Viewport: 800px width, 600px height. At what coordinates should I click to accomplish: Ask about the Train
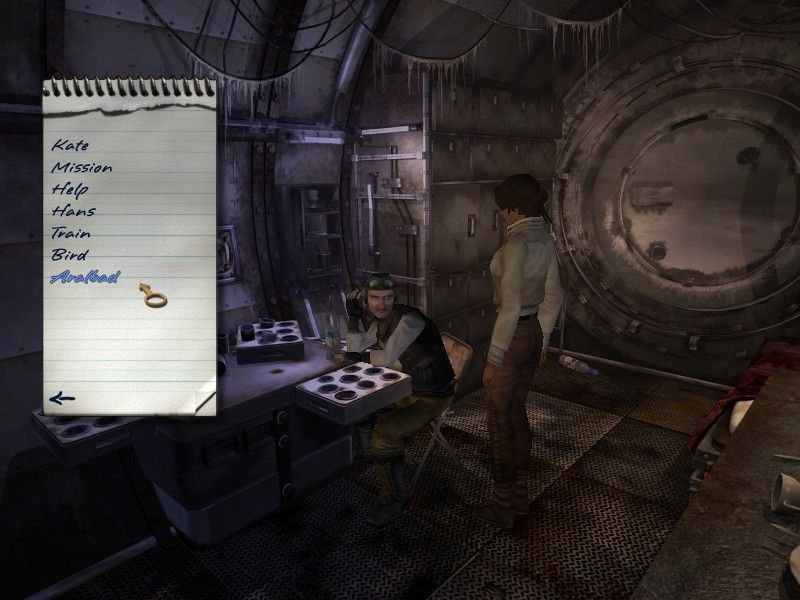(x=72, y=233)
